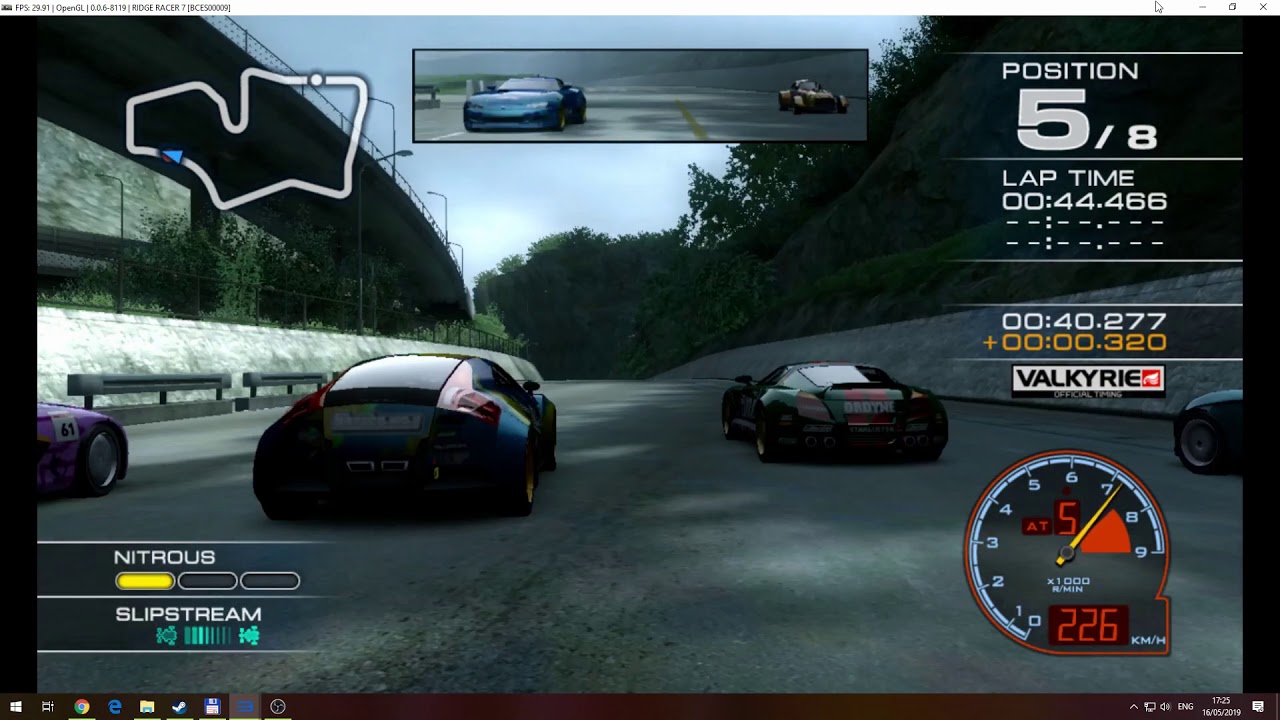This screenshot has height=720, width=1280.
Task: Click the track layout minimap
Action: click(246, 135)
